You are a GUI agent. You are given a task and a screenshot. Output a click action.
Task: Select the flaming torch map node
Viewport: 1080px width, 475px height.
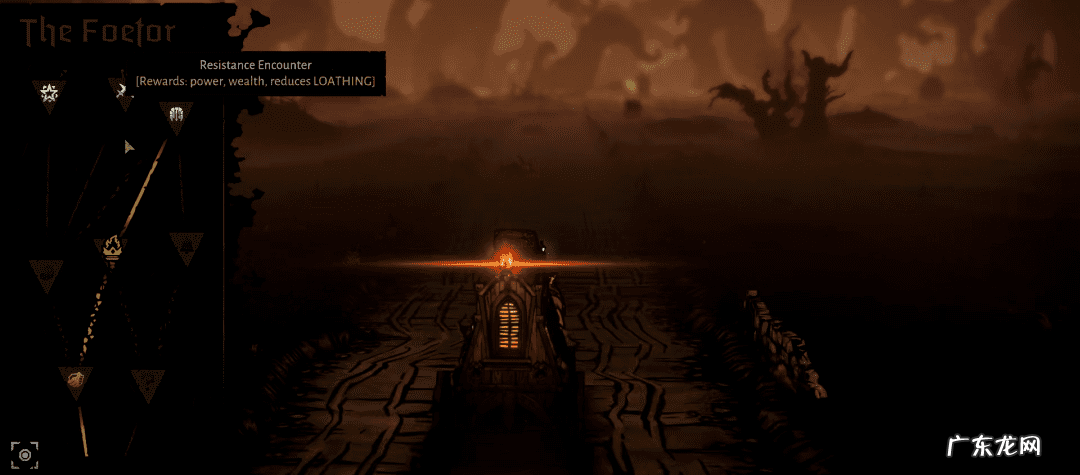coord(111,246)
